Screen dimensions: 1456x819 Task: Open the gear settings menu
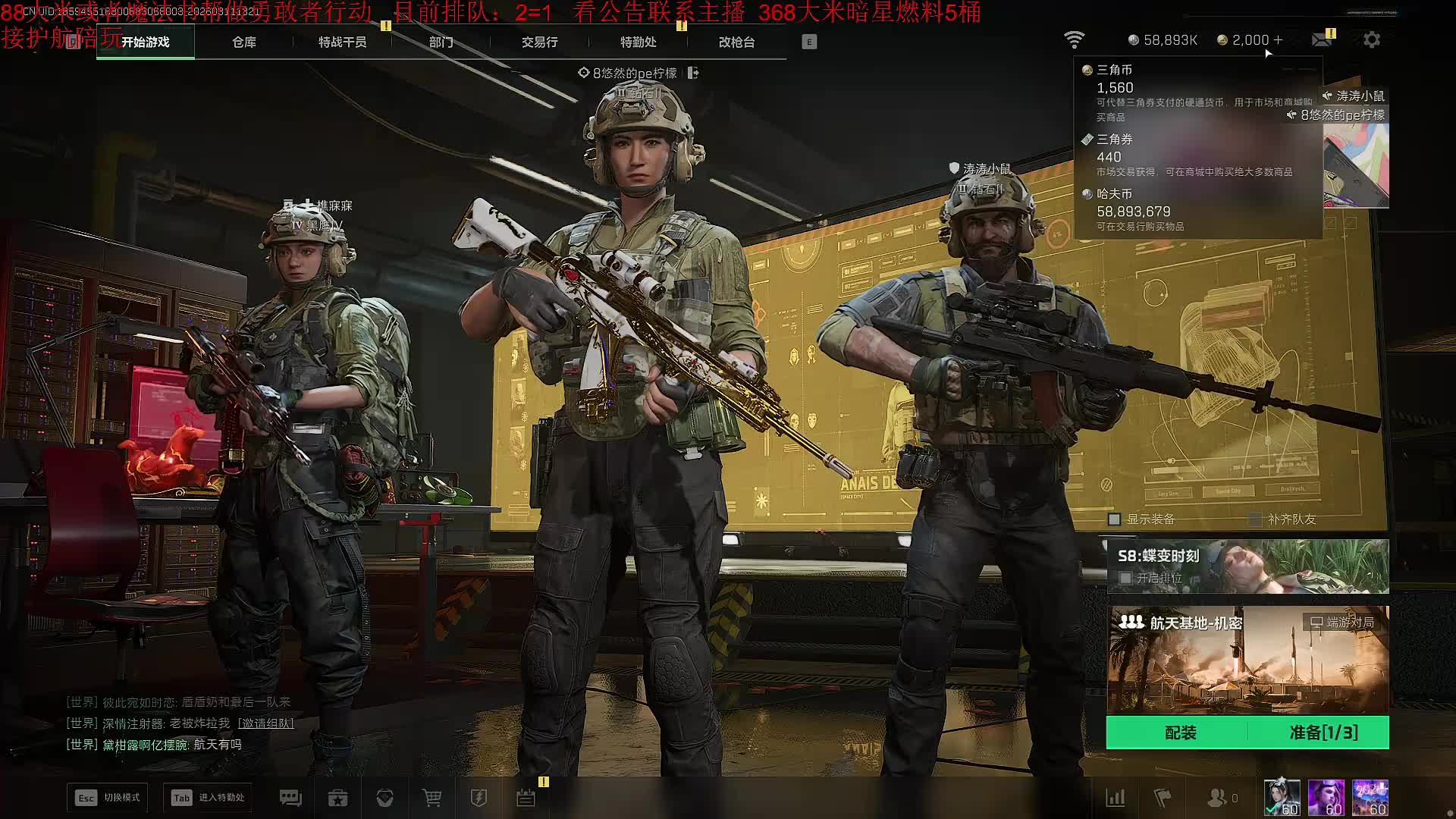coord(1372,40)
